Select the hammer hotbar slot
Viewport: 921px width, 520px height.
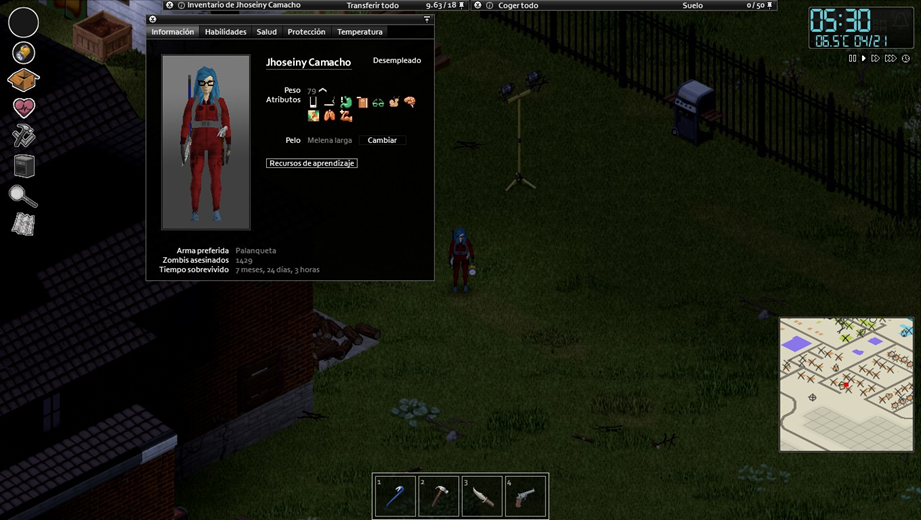click(438, 496)
